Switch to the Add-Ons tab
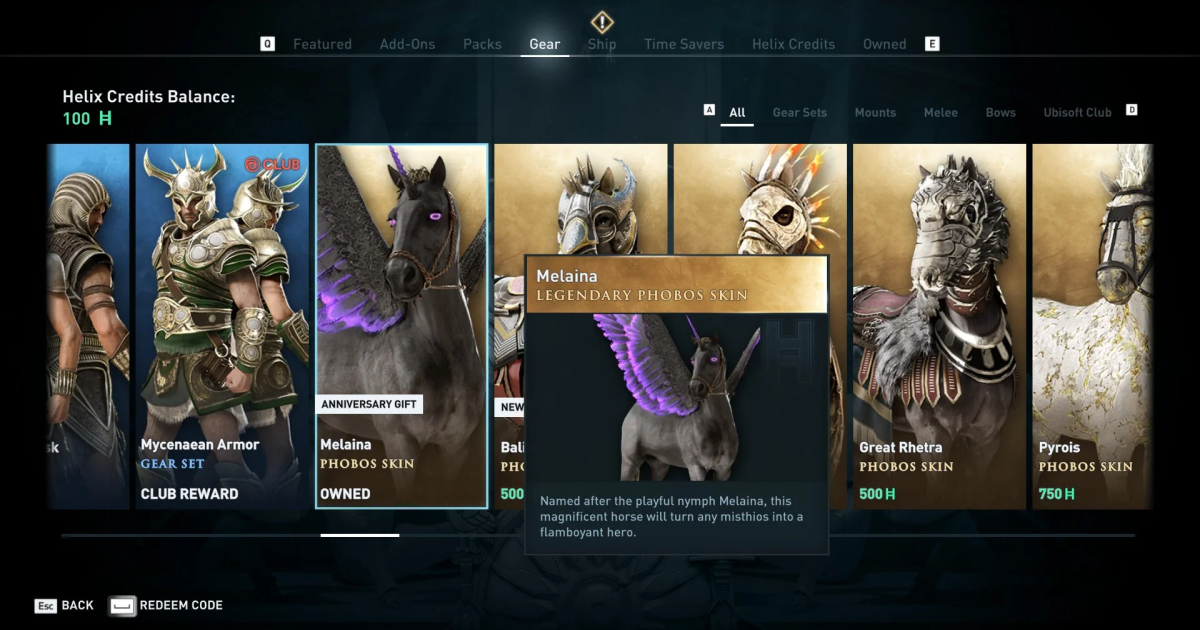 [406, 44]
